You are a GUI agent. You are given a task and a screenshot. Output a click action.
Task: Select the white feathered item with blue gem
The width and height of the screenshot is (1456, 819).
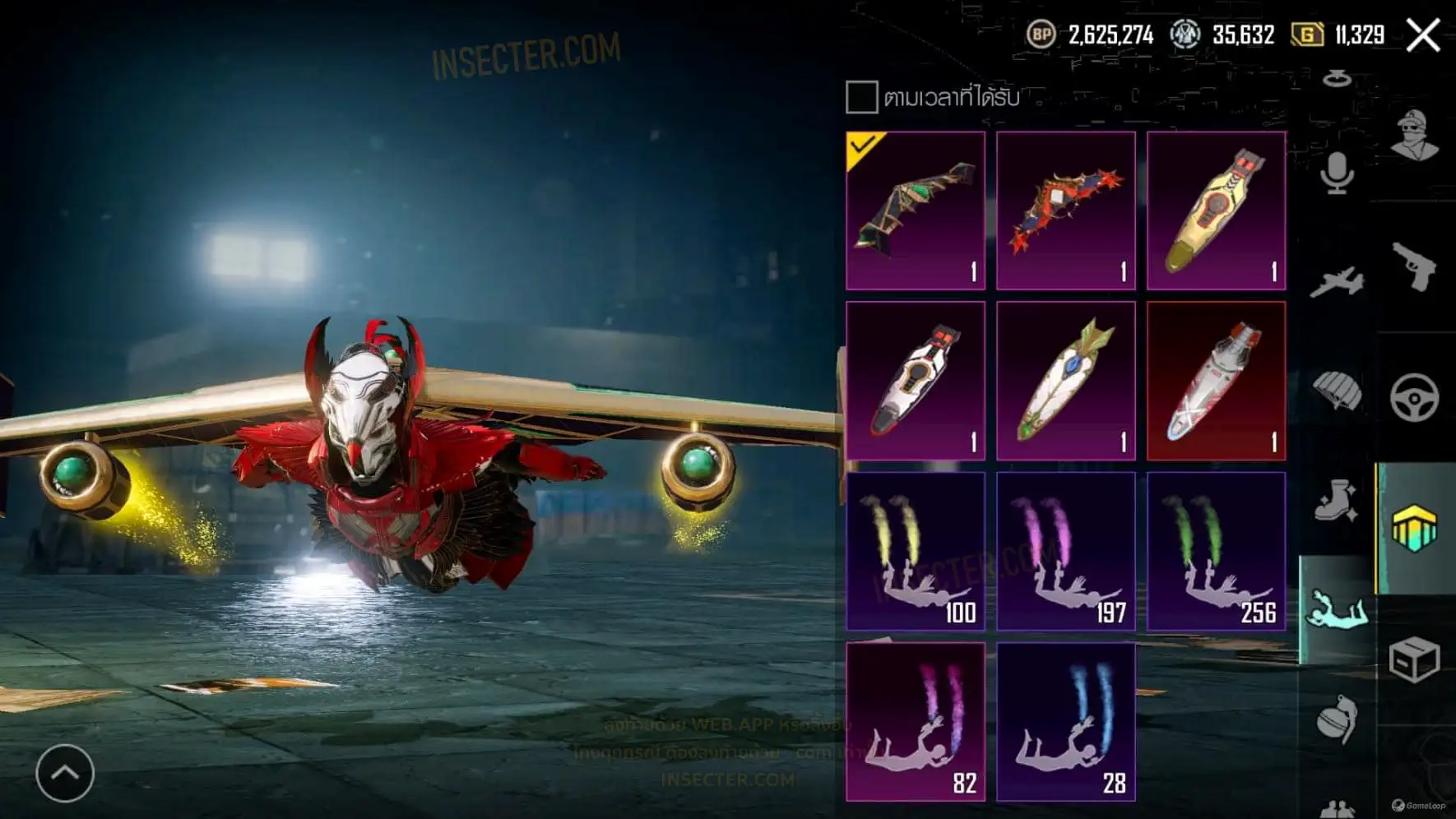[1066, 381]
